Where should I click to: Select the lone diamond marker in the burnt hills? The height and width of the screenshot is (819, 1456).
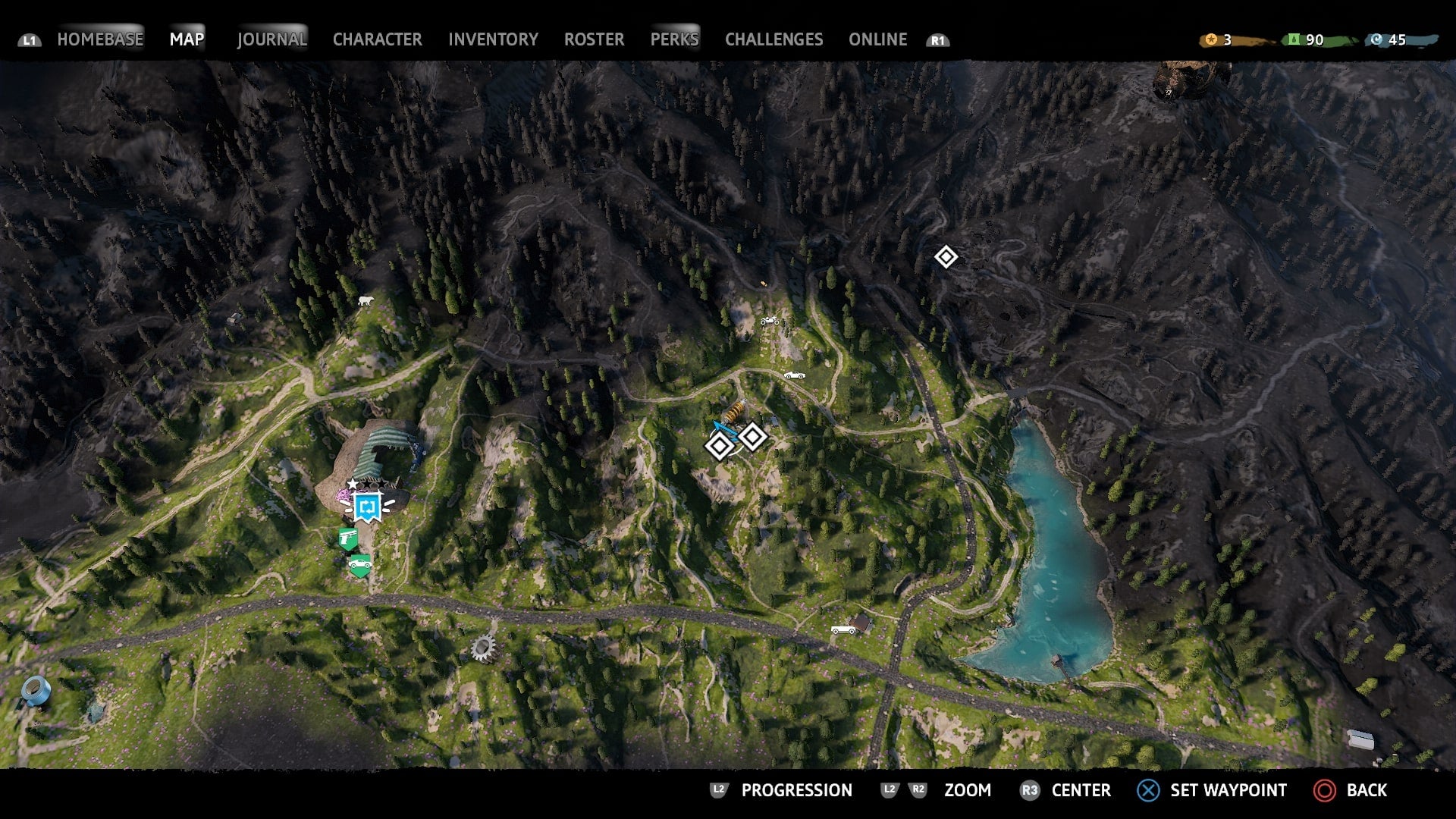[x=946, y=257]
